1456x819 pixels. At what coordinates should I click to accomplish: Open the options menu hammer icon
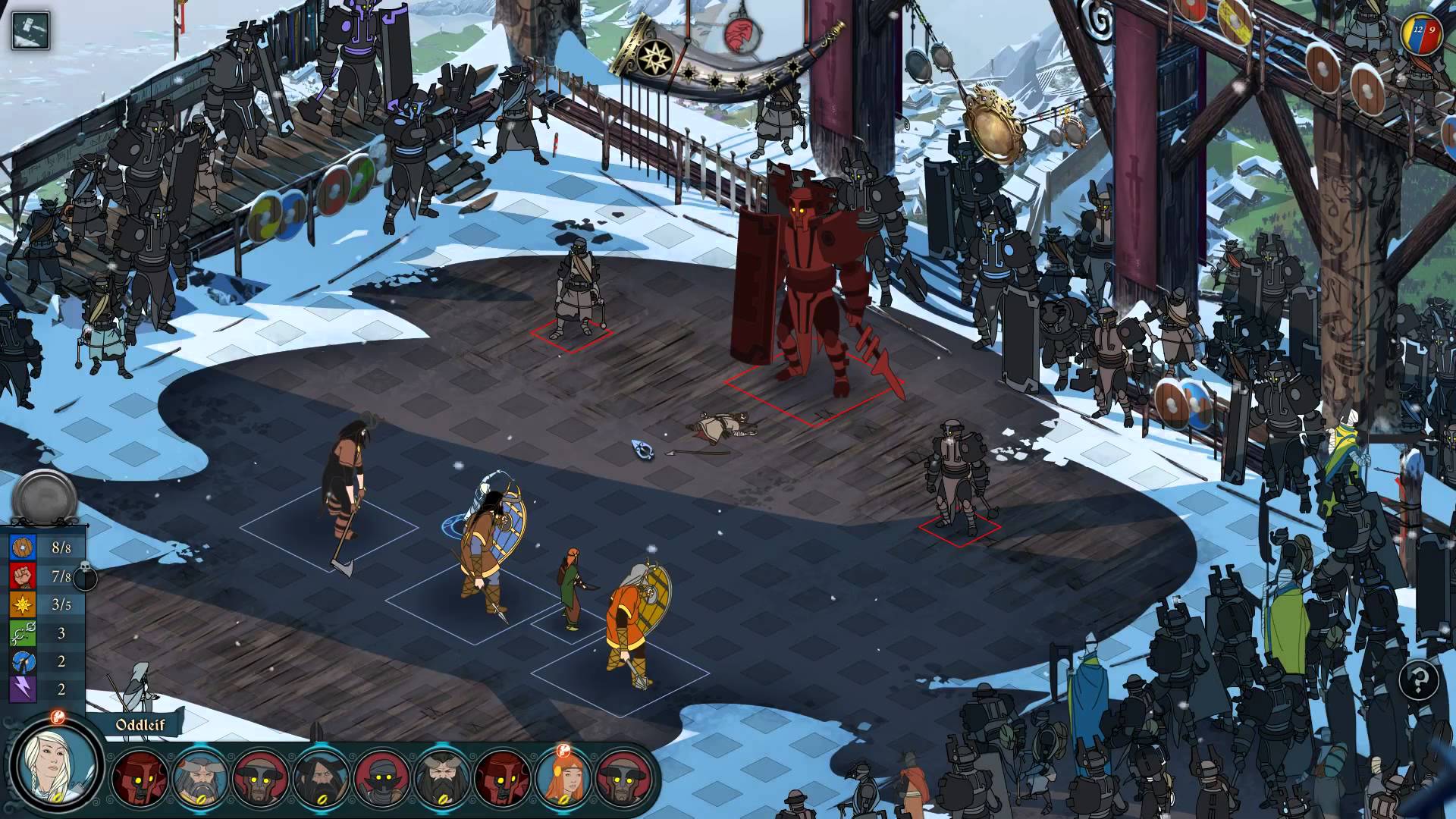[x=31, y=30]
